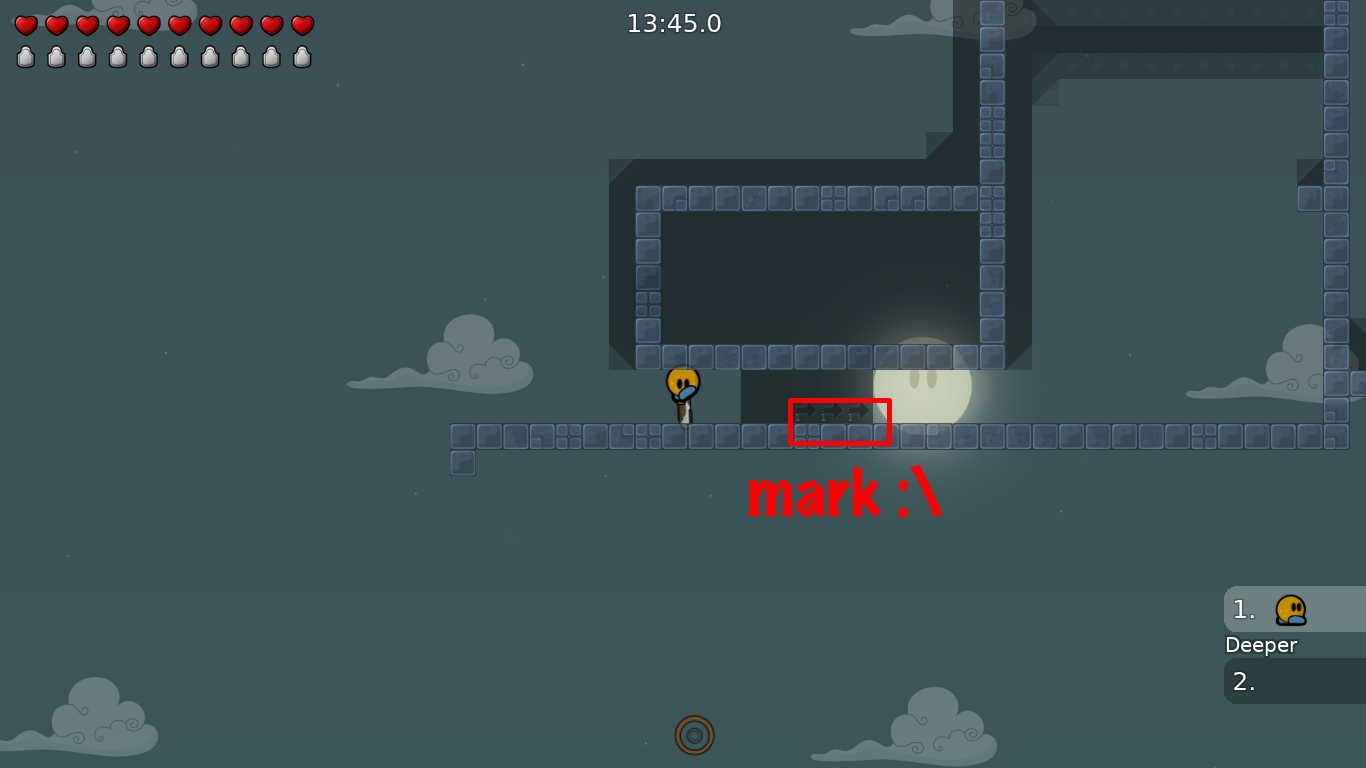The height and width of the screenshot is (768, 1366).
Task: Click the first heart in the health bar
Action: [x=24, y=25]
